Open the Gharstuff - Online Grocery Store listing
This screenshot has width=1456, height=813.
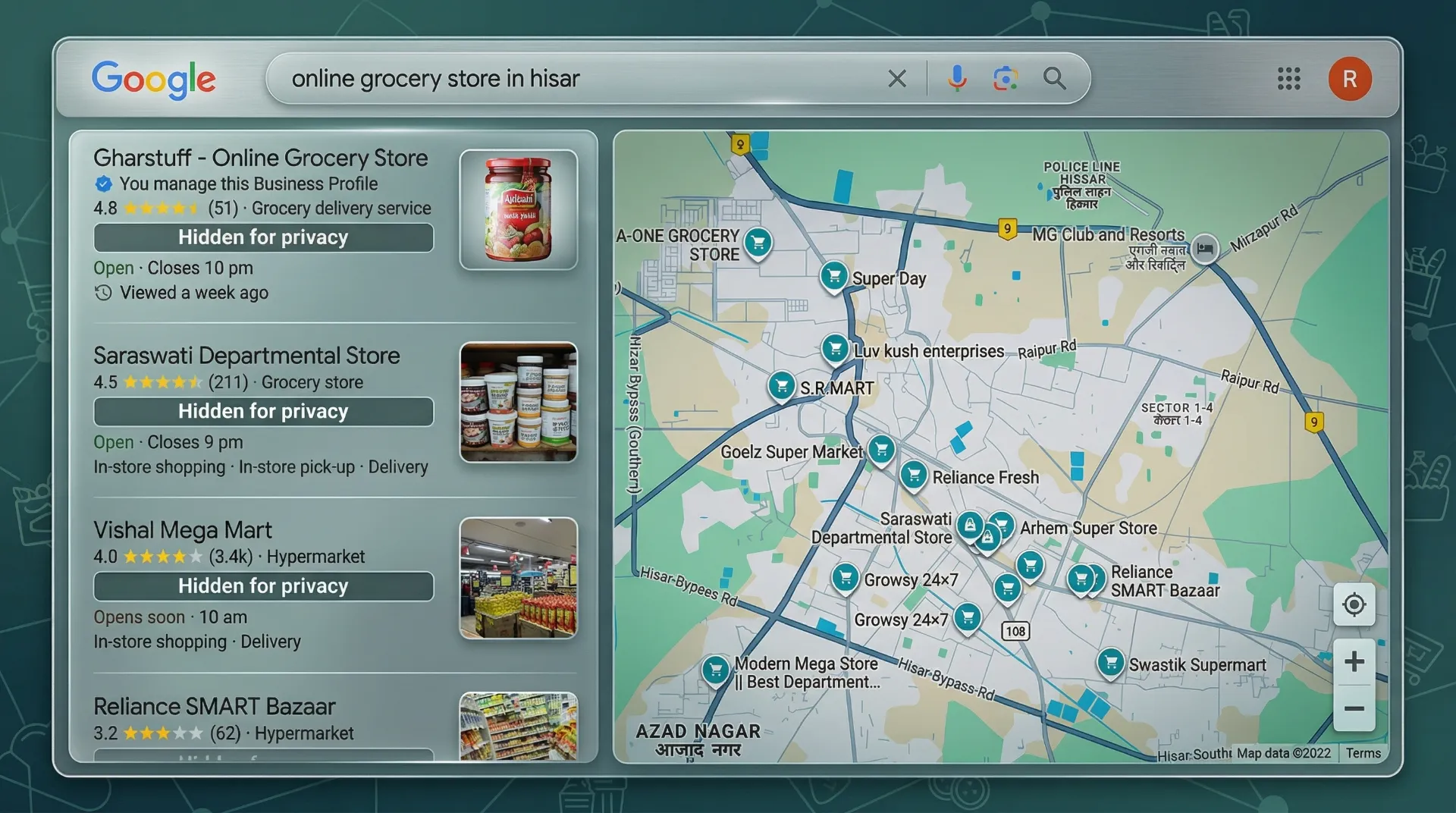(260, 157)
